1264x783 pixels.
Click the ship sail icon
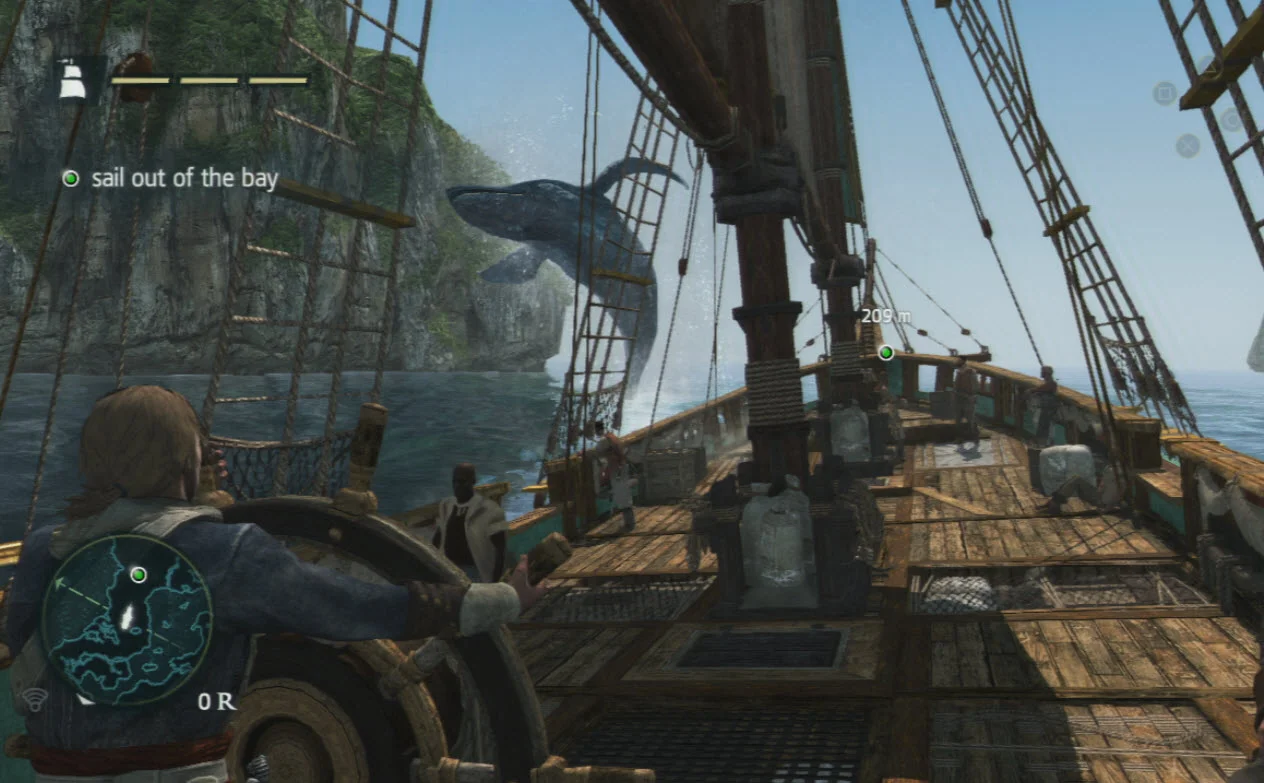coord(71,81)
